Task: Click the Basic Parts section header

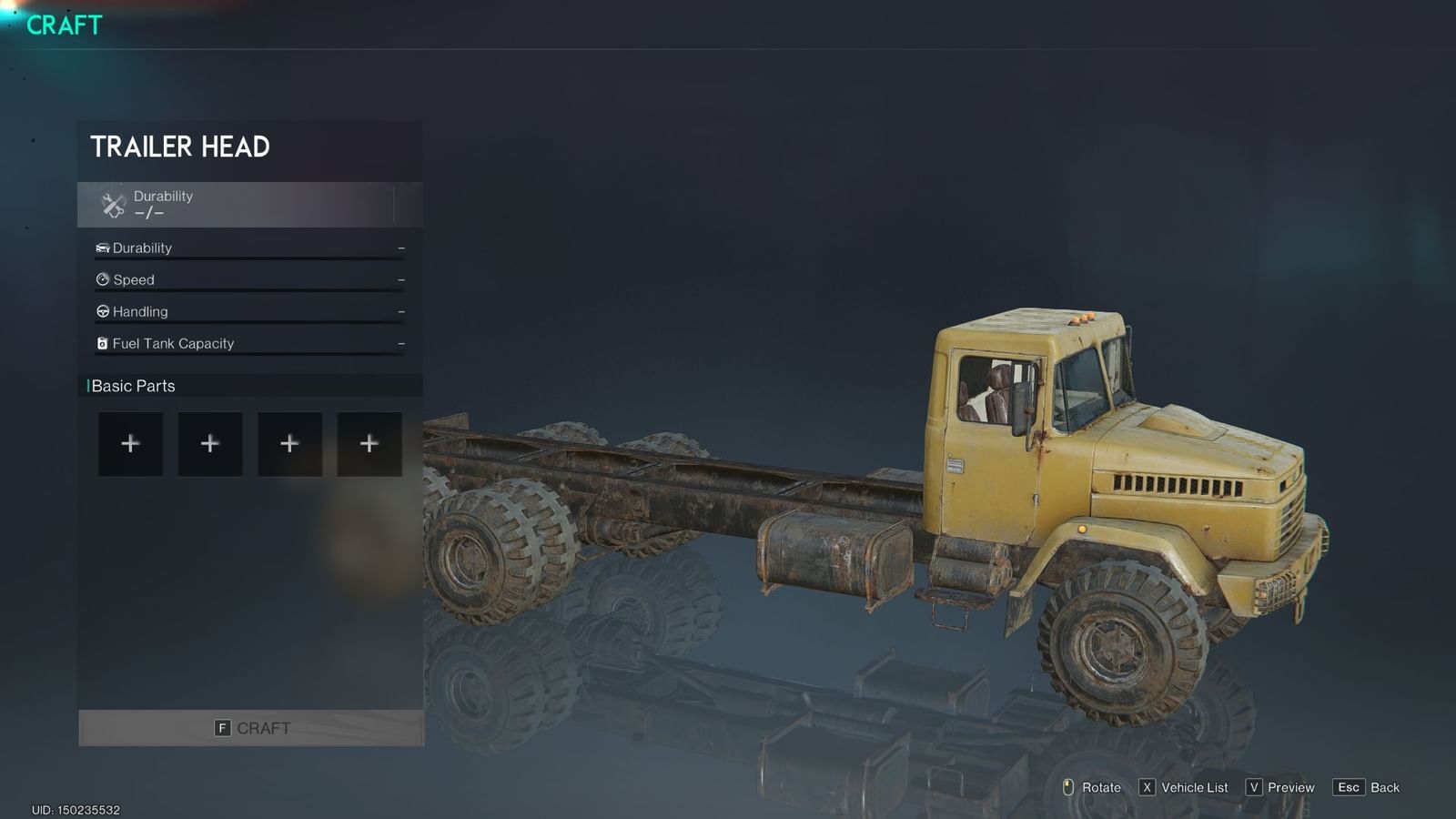Action: pos(134,386)
